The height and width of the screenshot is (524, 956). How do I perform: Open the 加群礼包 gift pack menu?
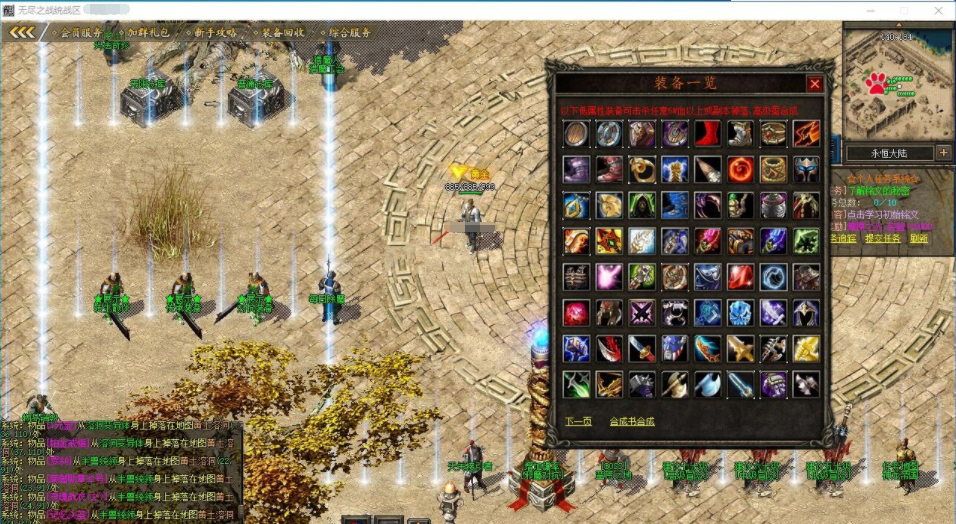150,32
